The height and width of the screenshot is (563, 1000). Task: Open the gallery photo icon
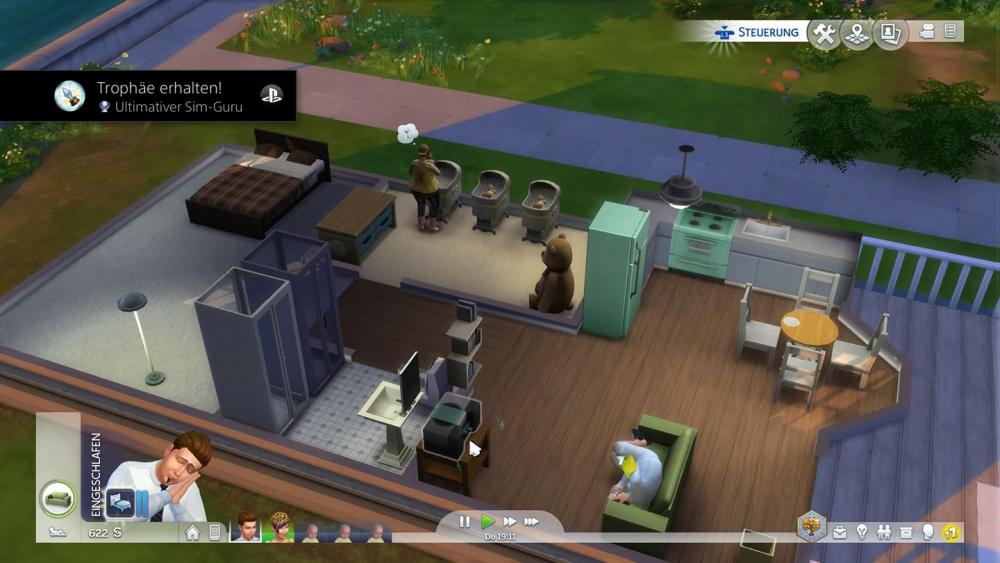point(888,34)
